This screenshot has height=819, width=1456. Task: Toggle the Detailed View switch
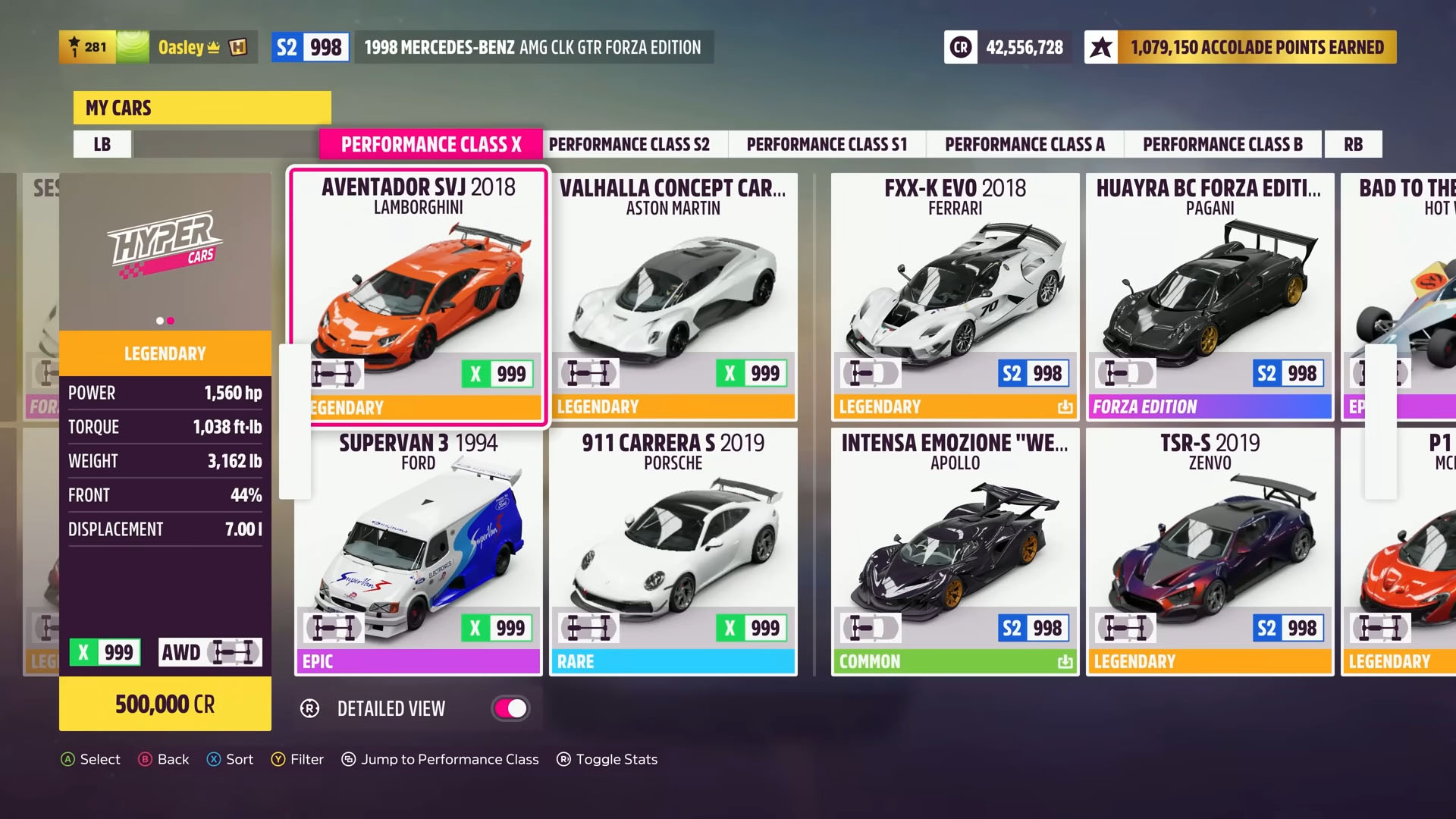click(x=510, y=708)
